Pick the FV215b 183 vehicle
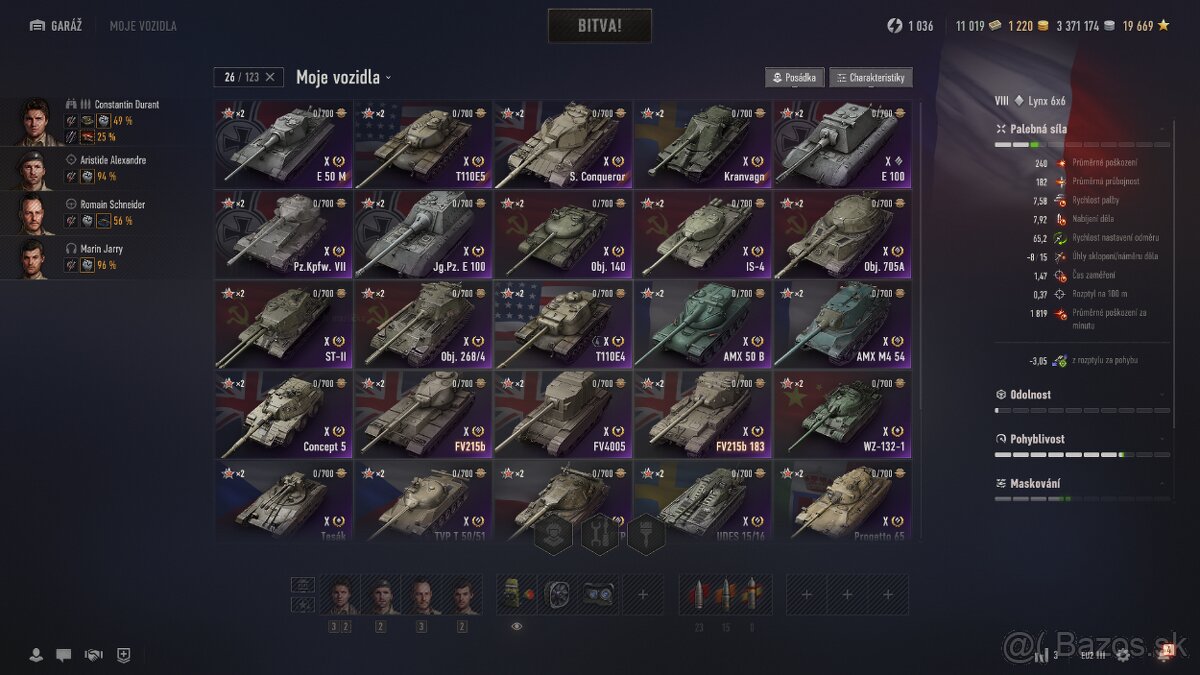The image size is (1200, 675). click(x=702, y=415)
